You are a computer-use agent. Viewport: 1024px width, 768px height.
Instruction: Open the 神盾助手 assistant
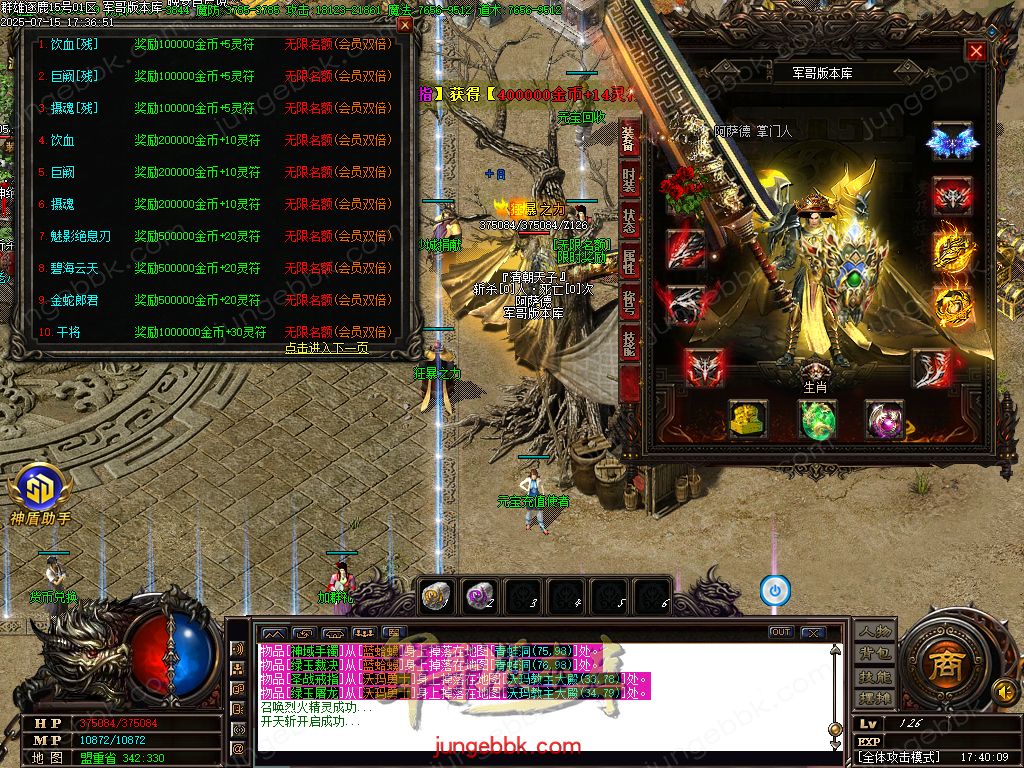(40, 494)
